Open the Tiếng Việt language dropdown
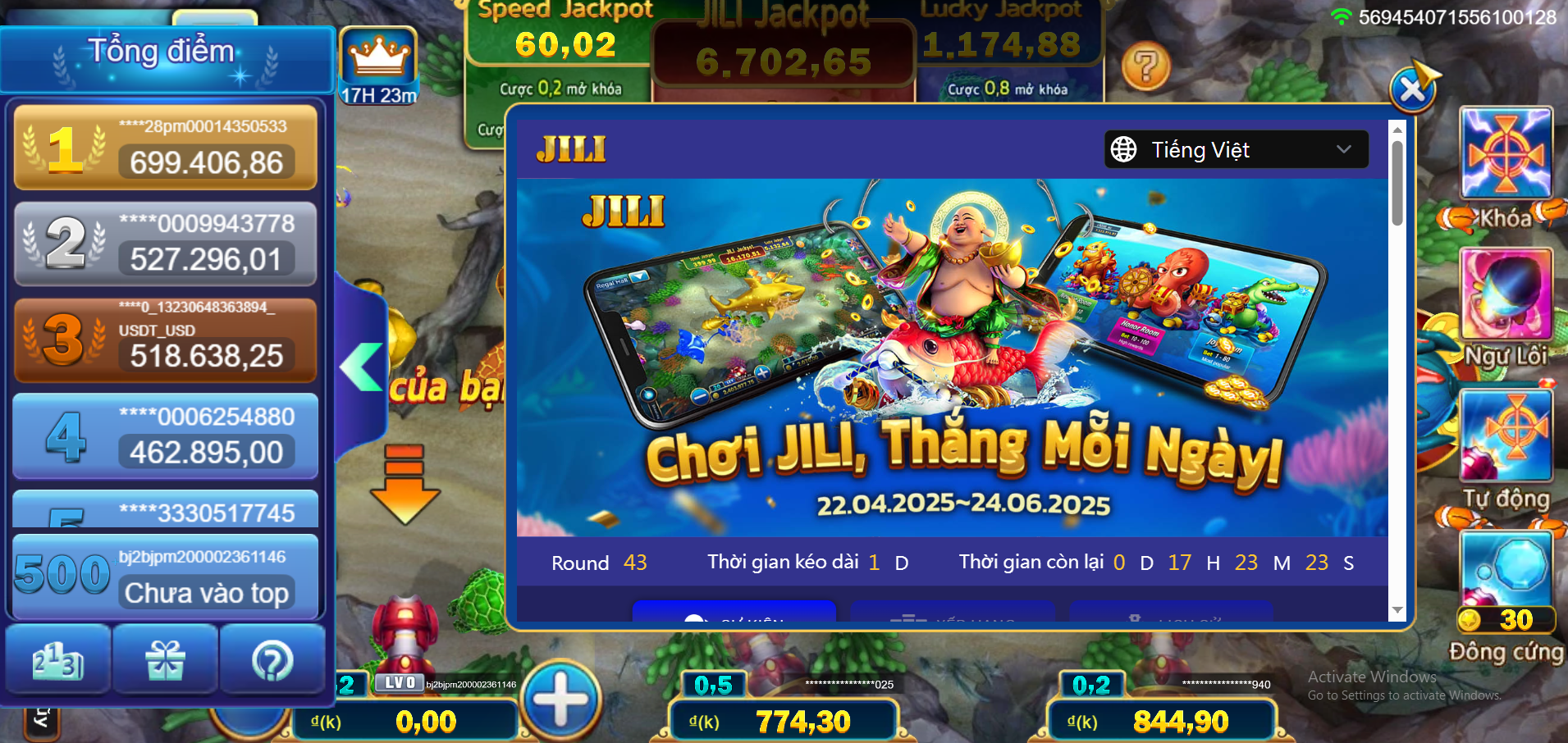The image size is (1568, 743). [x=1236, y=149]
